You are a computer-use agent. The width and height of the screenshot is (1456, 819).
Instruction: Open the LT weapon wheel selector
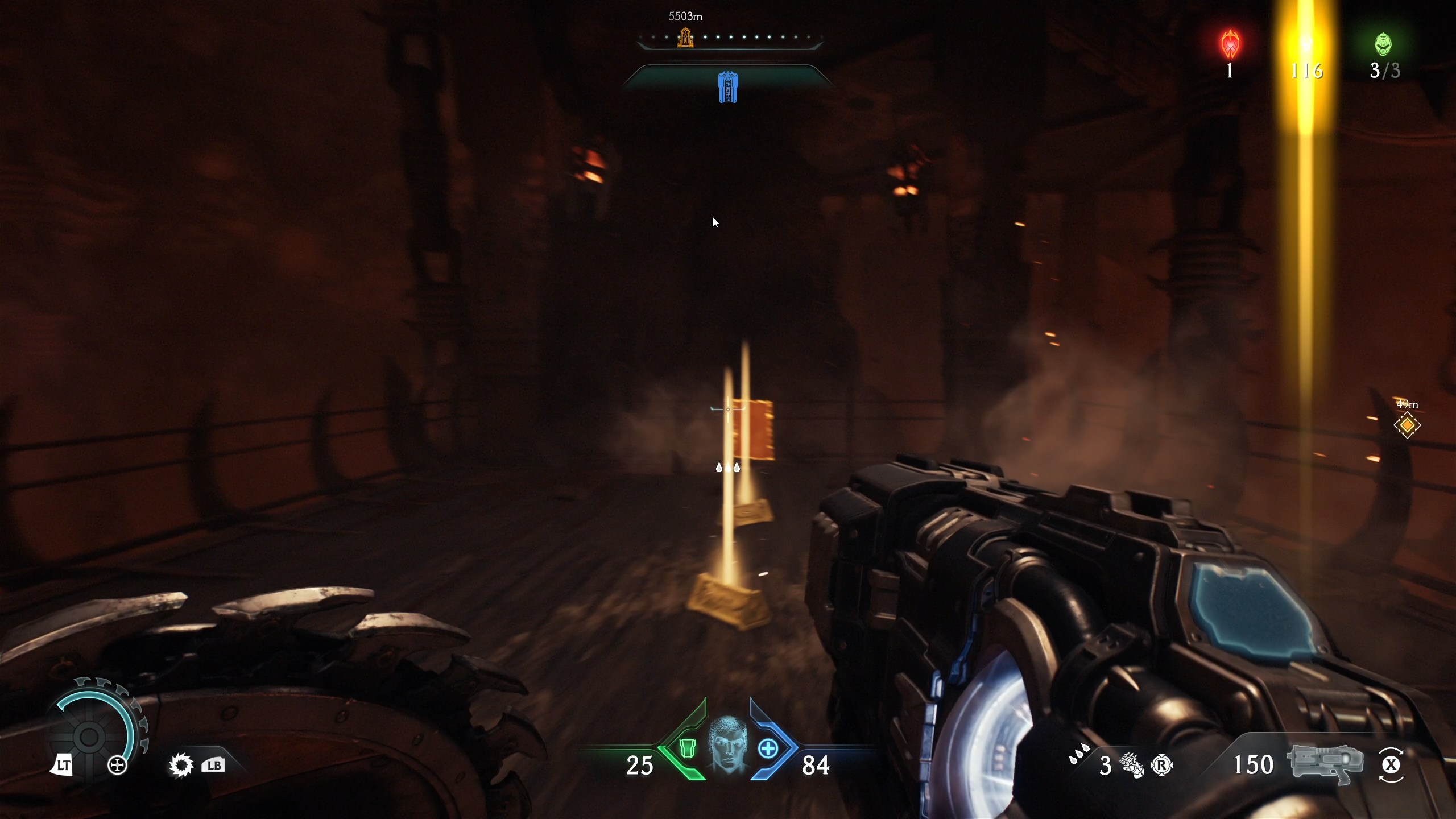point(63,765)
